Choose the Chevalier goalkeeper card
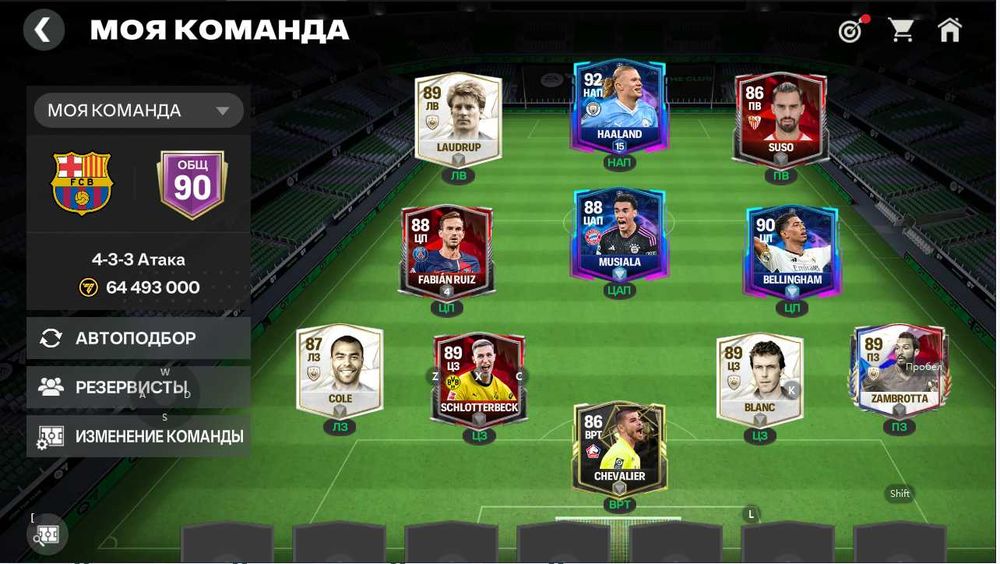The image size is (1000, 564). [619, 448]
